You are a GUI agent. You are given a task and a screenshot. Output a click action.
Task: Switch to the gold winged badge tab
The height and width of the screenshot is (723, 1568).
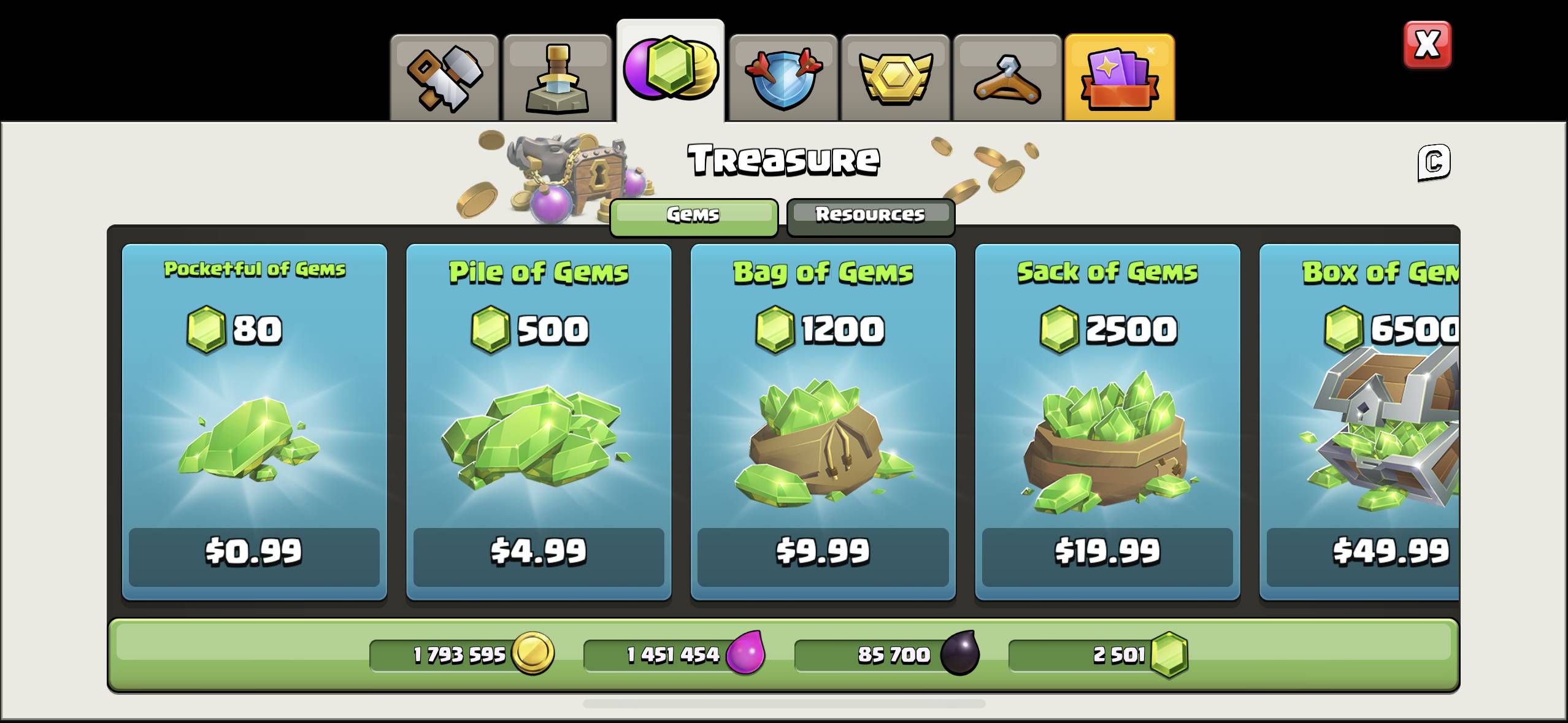pos(895,78)
